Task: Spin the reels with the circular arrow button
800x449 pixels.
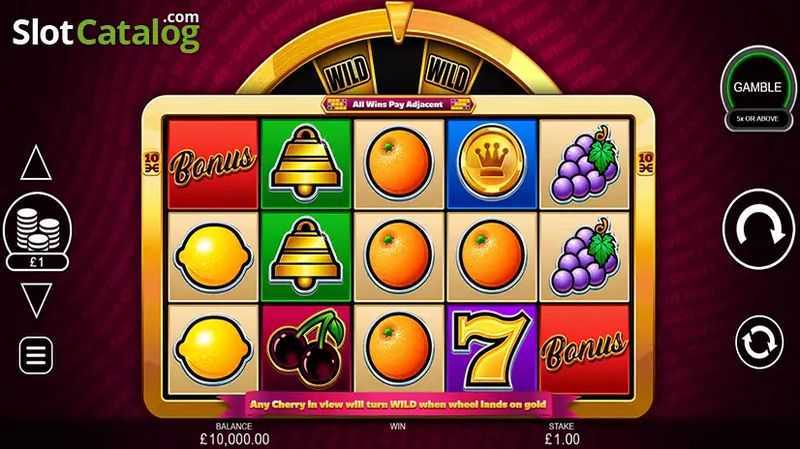Action: click(759, 231)
